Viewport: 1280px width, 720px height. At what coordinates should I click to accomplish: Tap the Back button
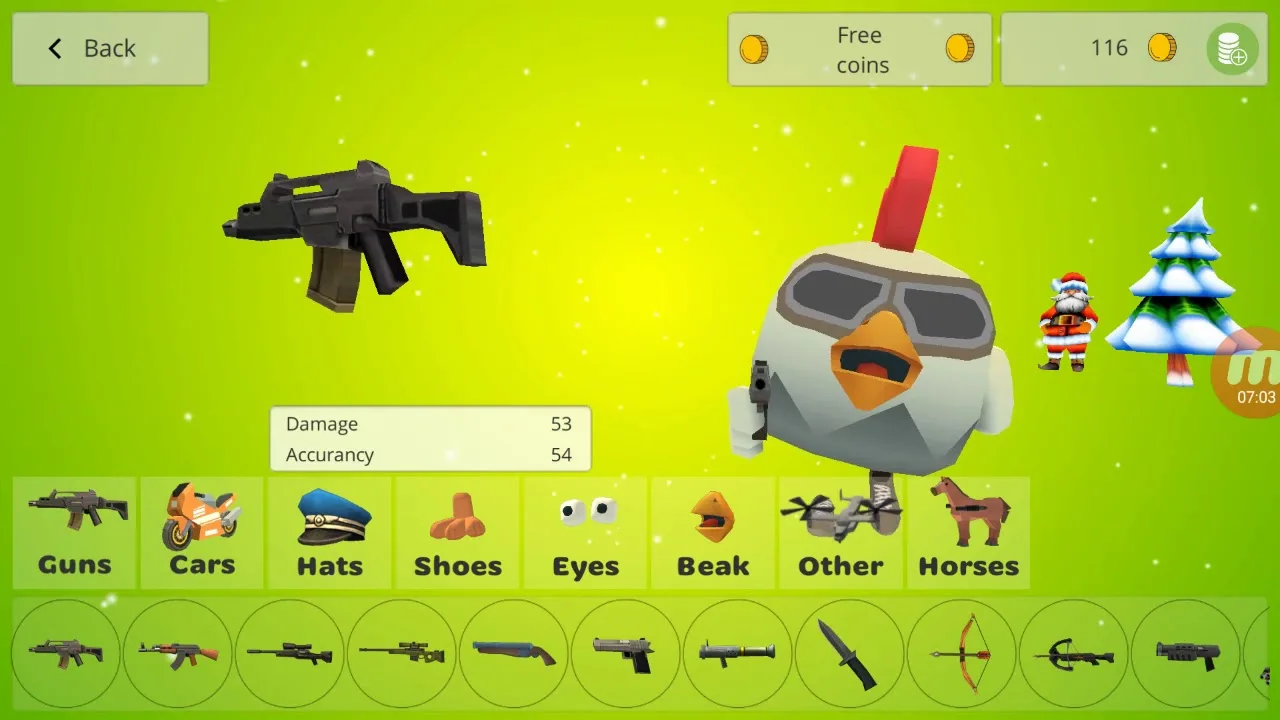point(108,48)
